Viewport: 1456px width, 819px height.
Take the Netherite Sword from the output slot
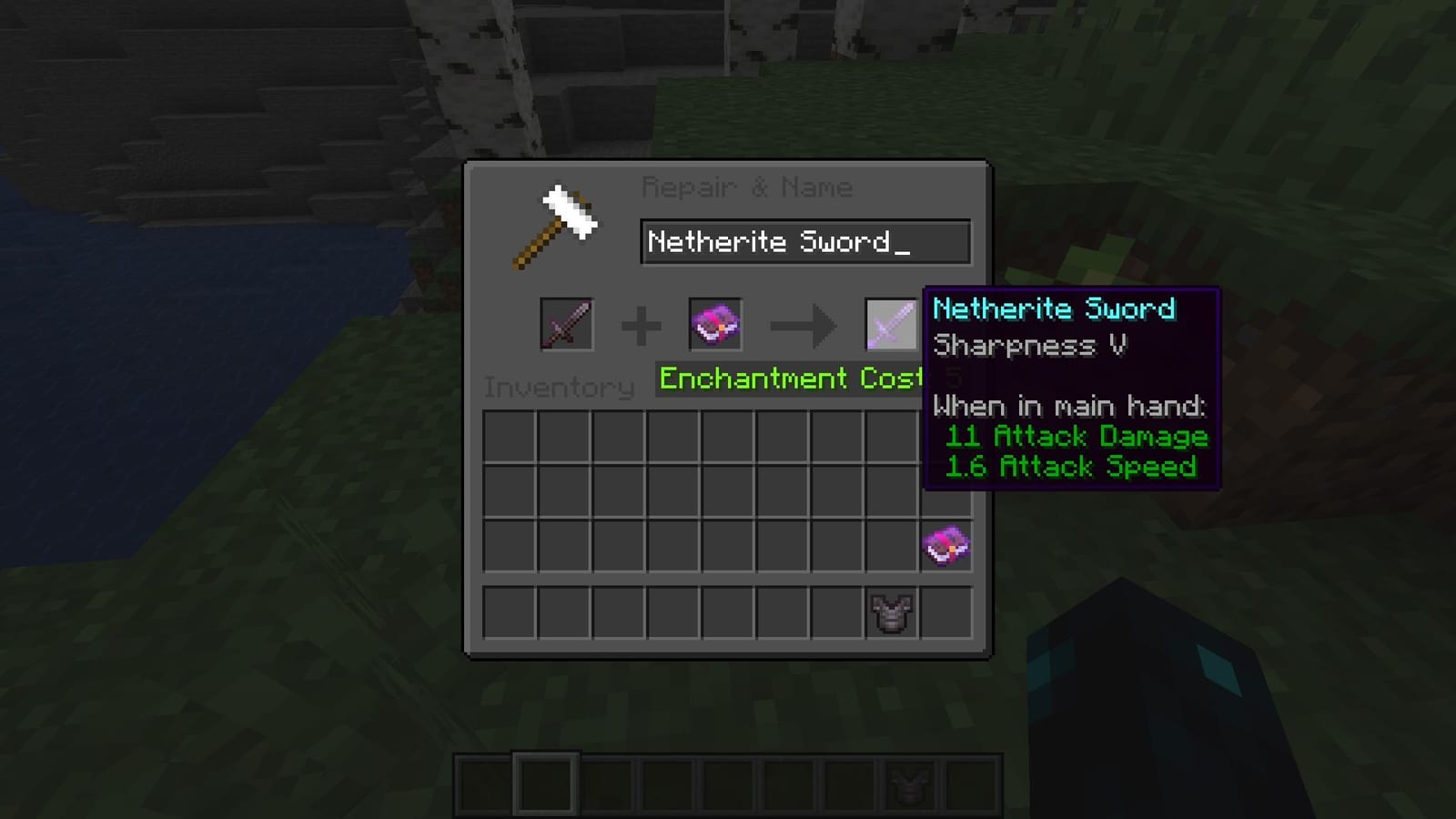point(890,324)
